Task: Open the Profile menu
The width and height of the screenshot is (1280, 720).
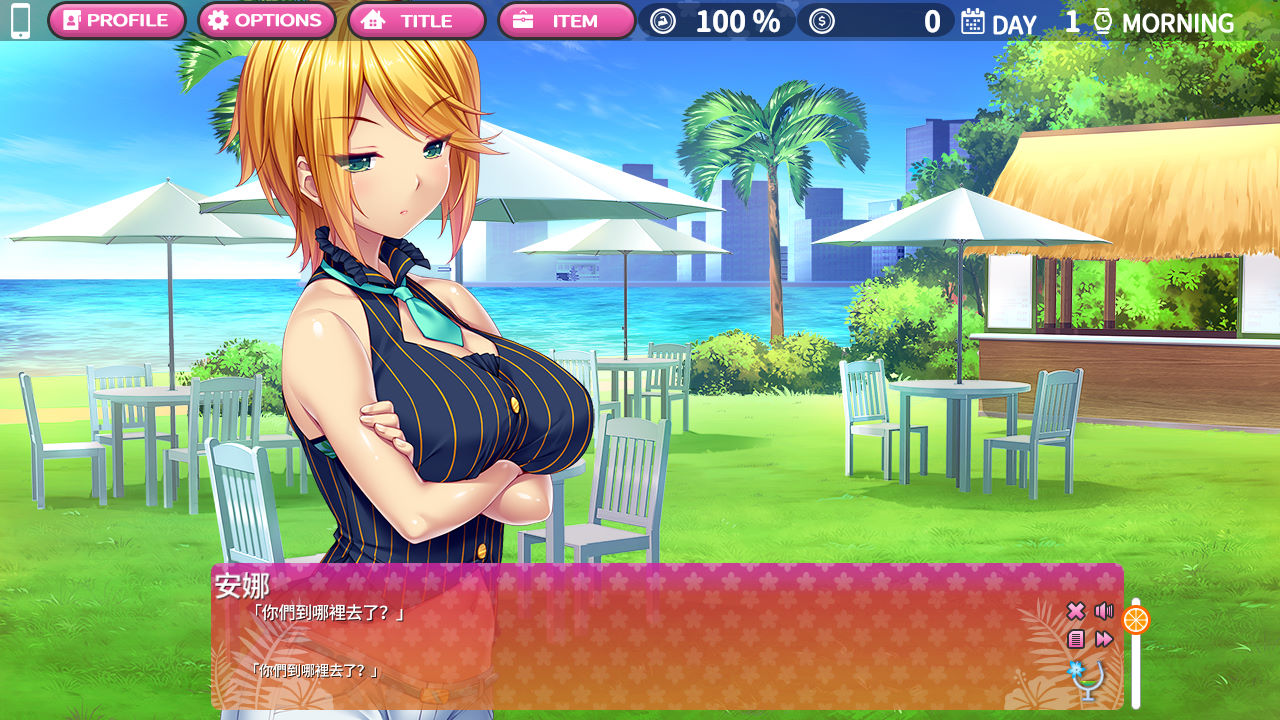Action: [x=116, y=21]
